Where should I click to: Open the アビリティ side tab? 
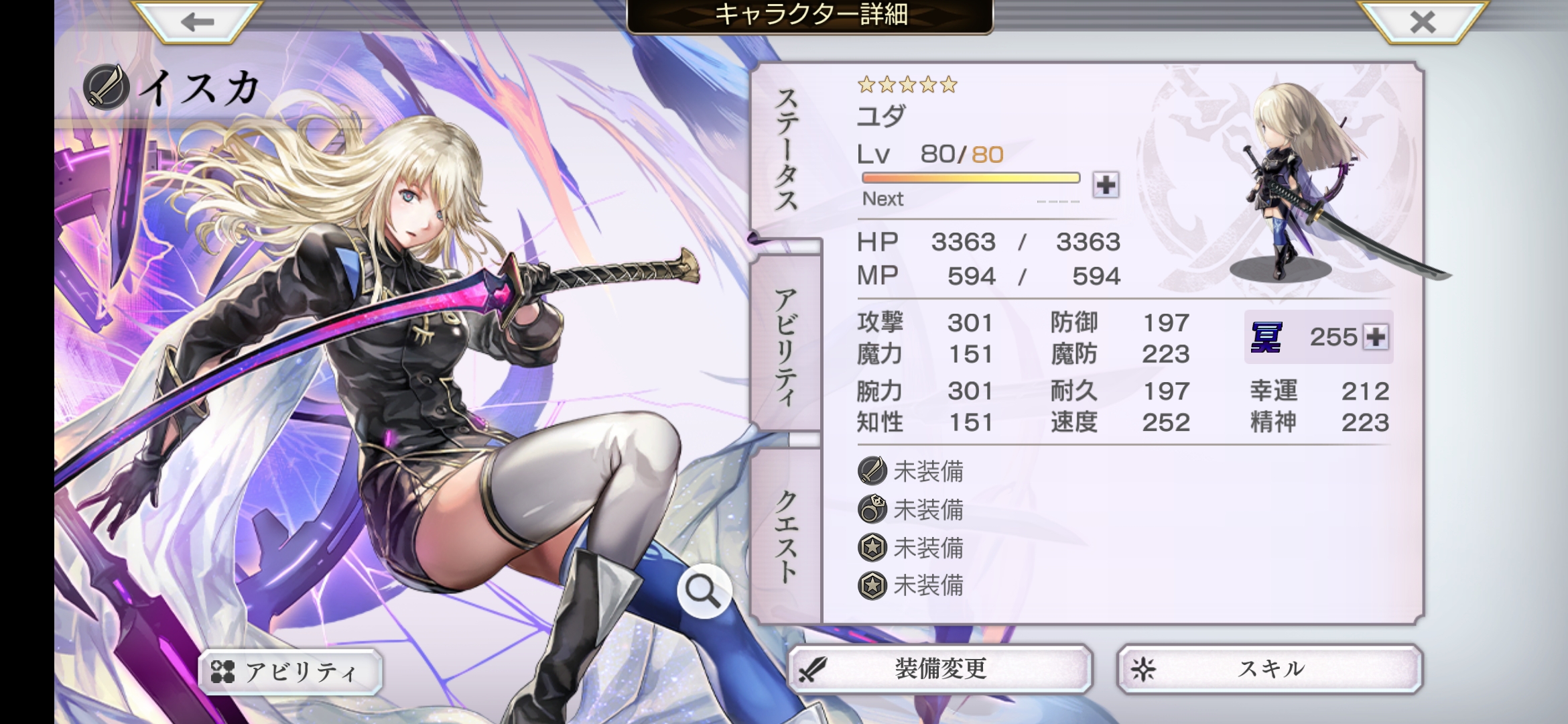click(x=787, y=345)
